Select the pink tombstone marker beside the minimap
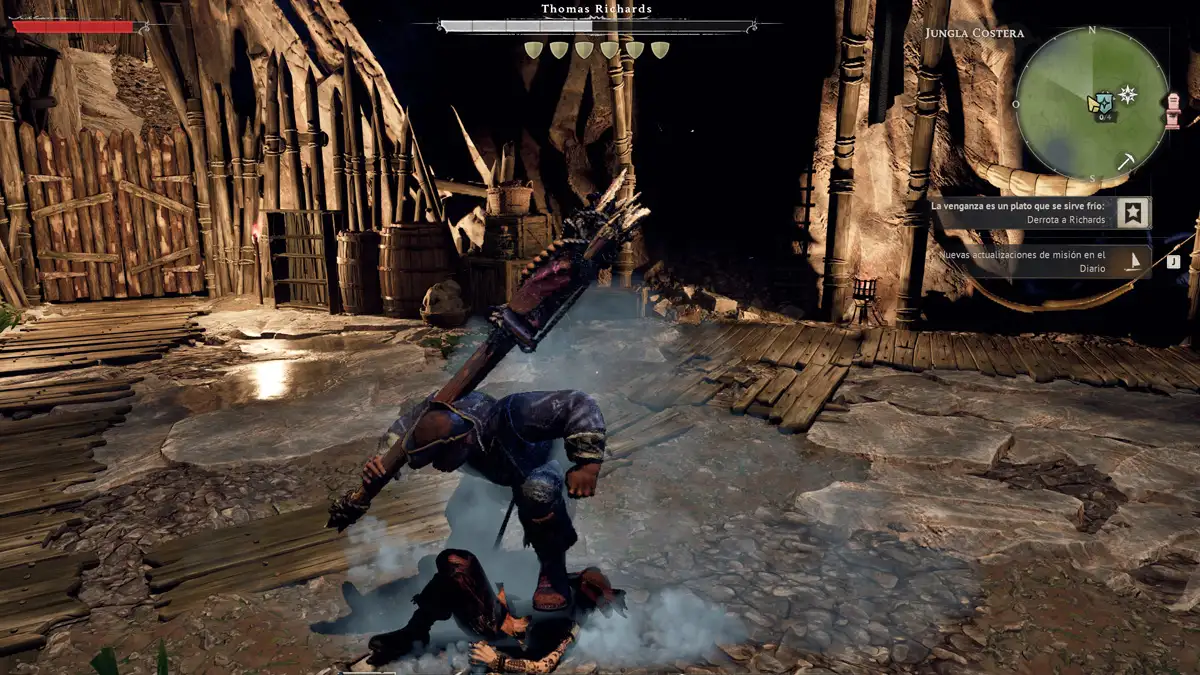Viewport: 1200px width, 675px height. click(1173, 110)
